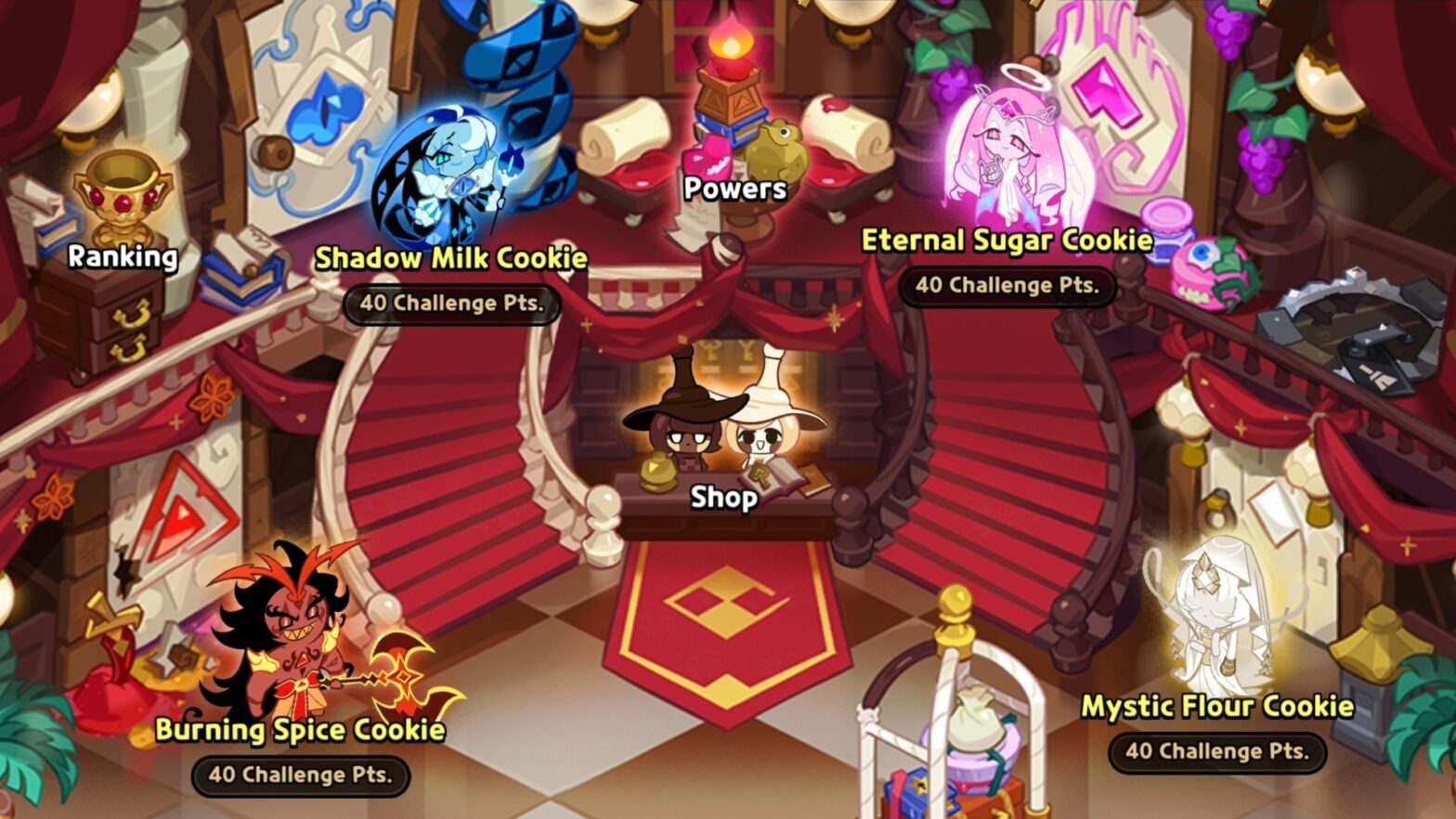Click the Shop text label

pyautogui.click(x=724, y=498)
